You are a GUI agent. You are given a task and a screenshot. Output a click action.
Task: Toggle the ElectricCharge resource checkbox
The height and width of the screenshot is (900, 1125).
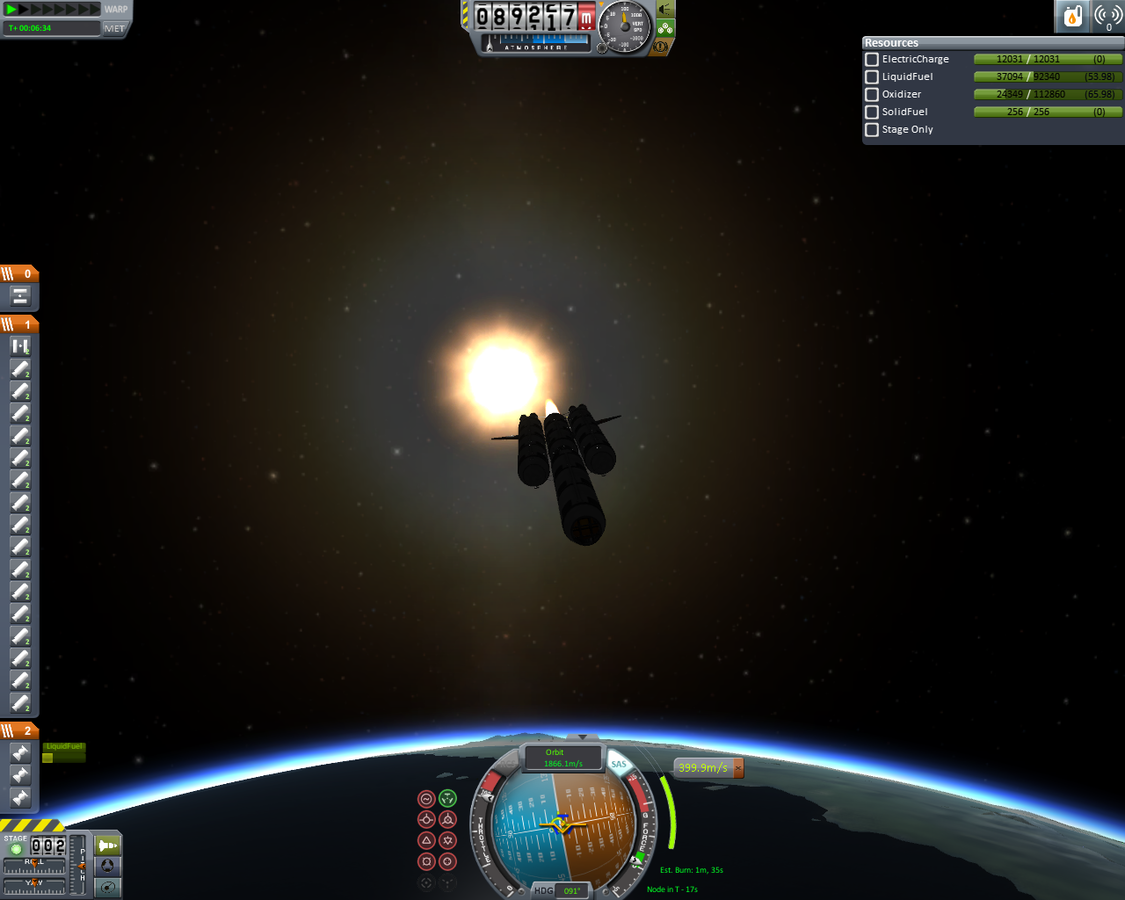click(872, 60)
